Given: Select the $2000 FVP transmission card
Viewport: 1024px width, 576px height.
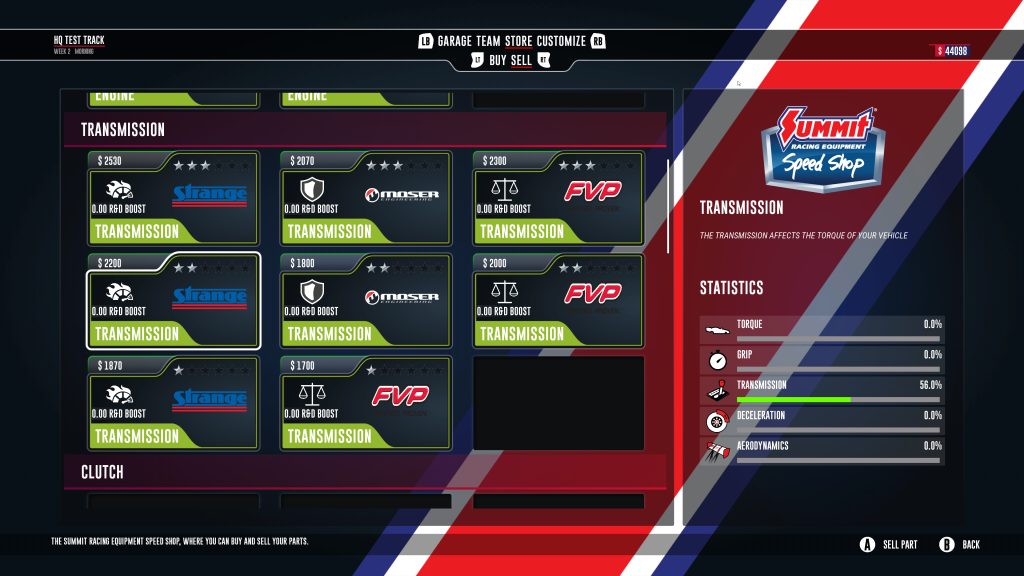Looking at the screenshot, I should 558,300.
